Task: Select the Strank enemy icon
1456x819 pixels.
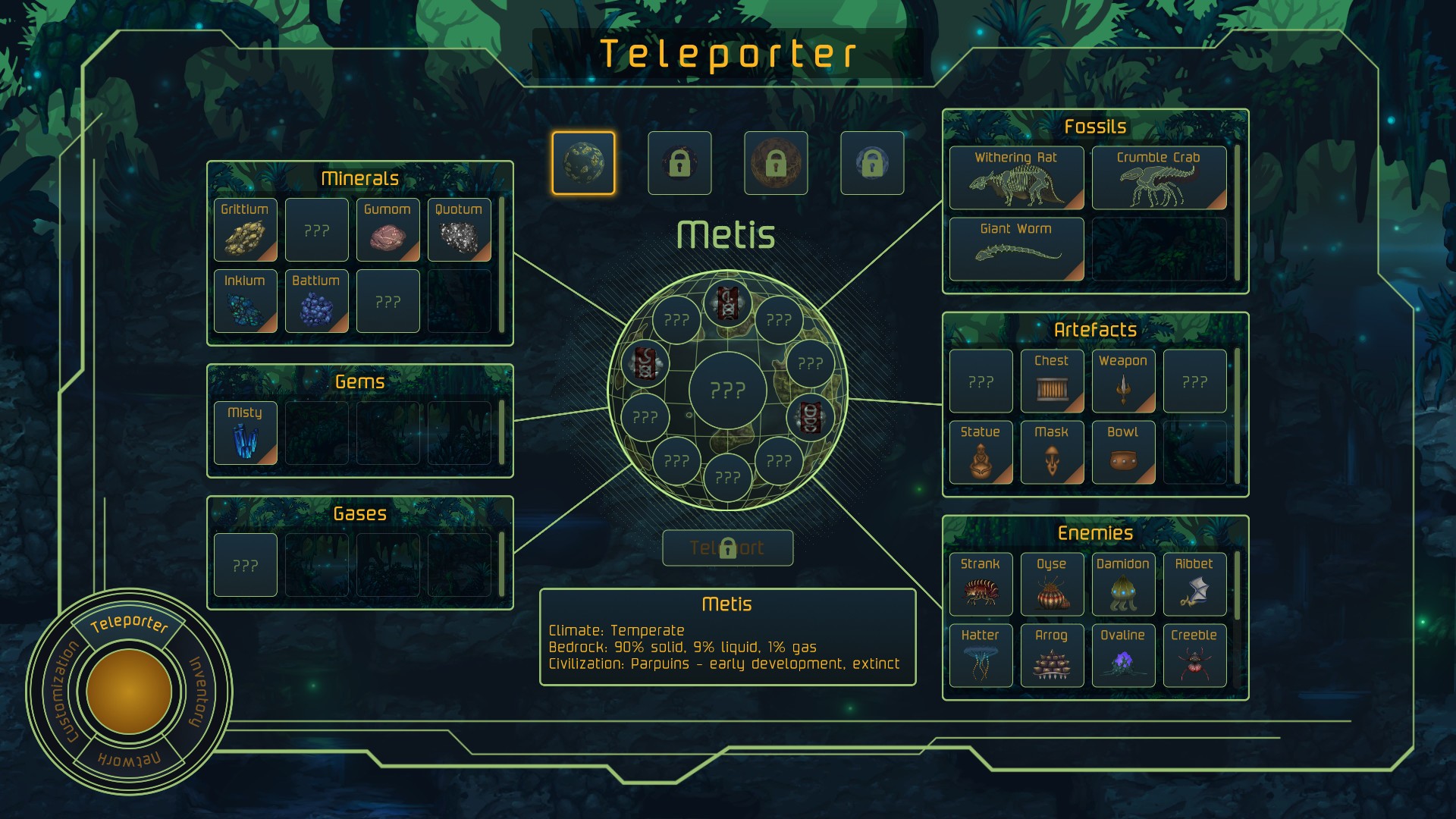Action: click(980, 584)
